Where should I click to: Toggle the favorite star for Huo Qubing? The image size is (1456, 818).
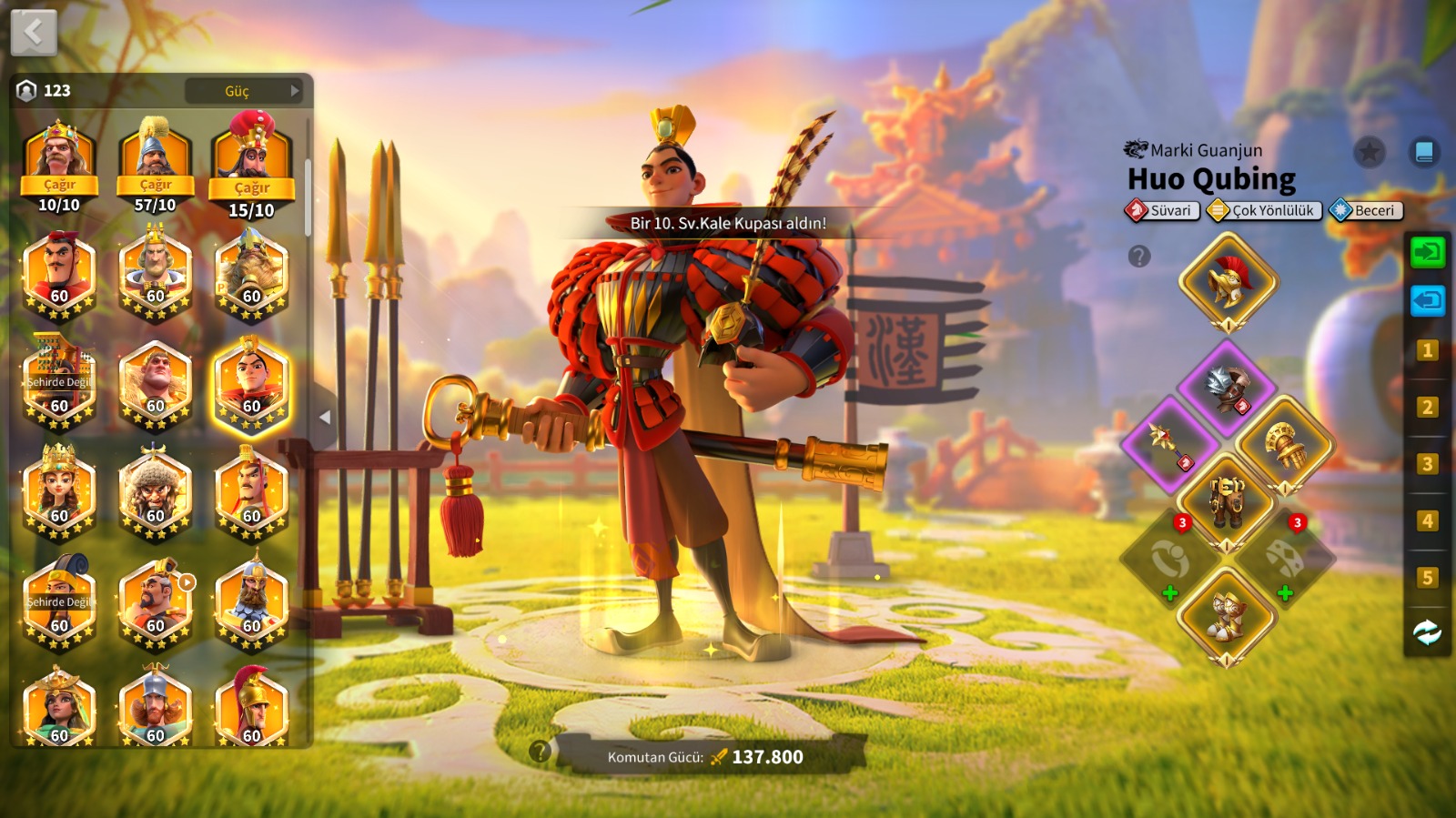1369,152
